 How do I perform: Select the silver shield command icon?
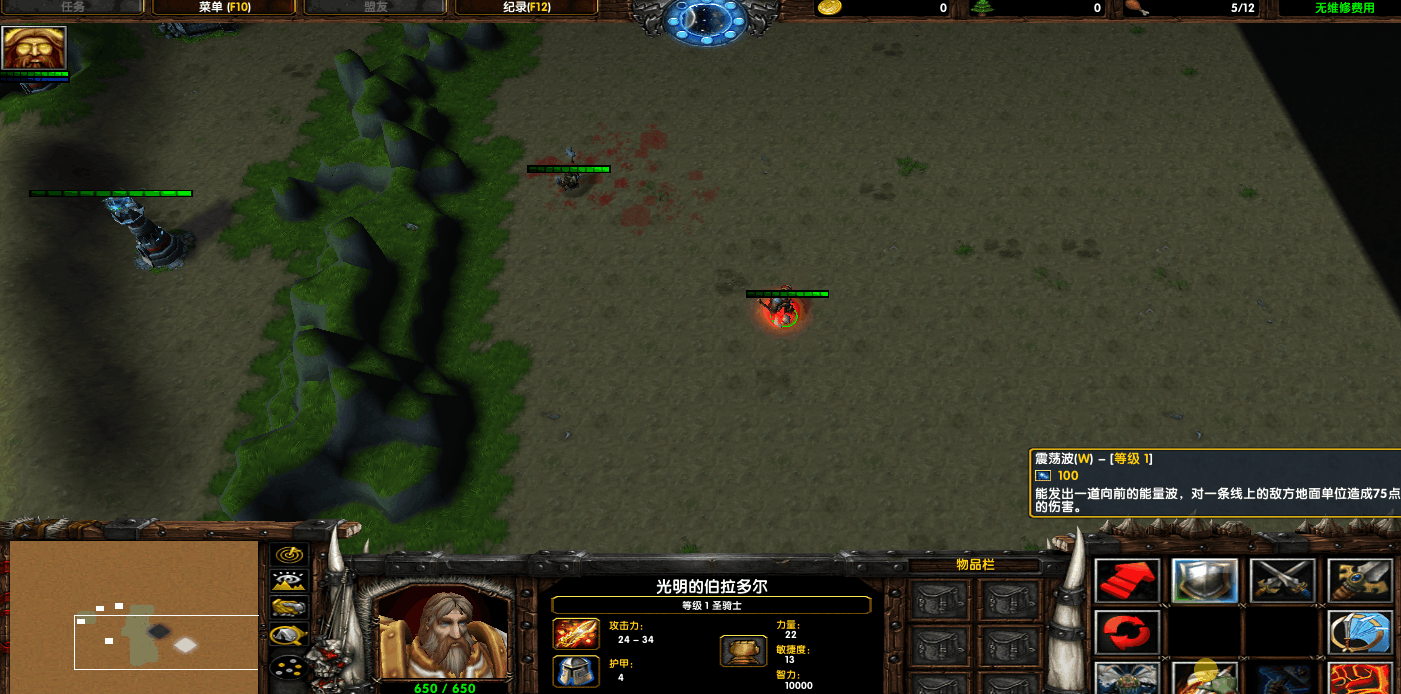(x=1204, y=580)
